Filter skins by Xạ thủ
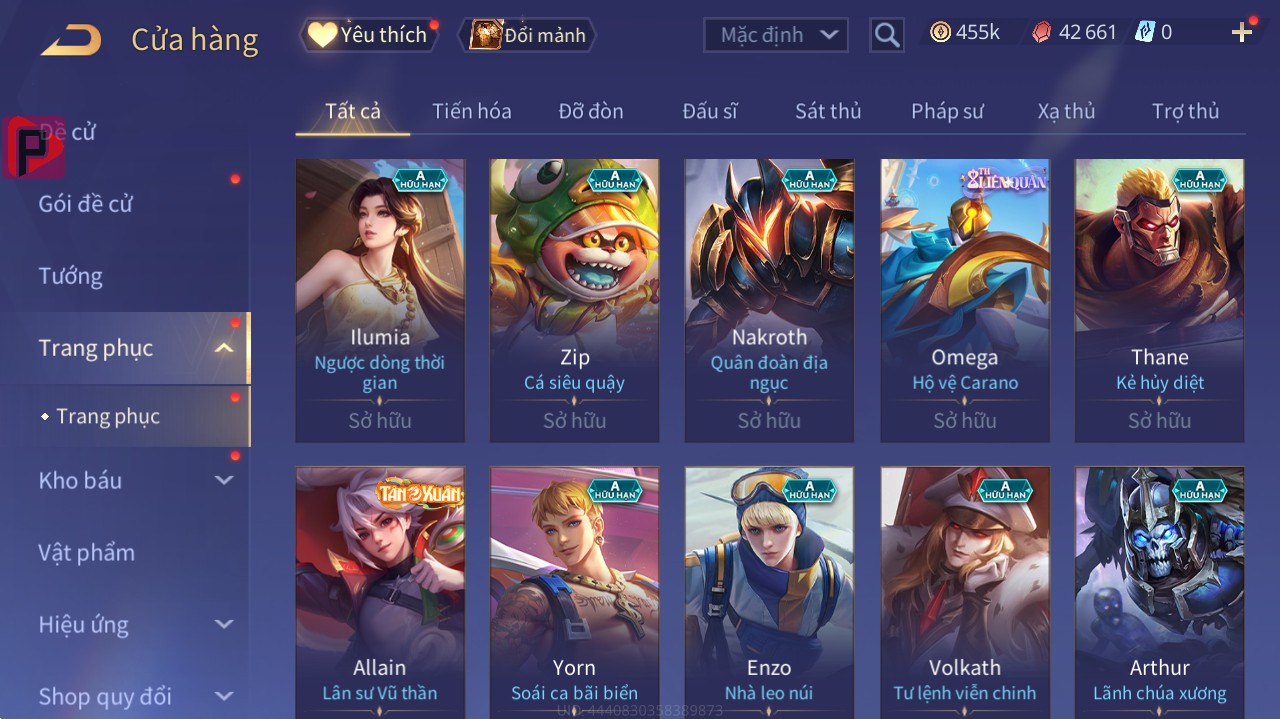The width and height of the screenshot is (1280, 719). (x=1066, y=111)
